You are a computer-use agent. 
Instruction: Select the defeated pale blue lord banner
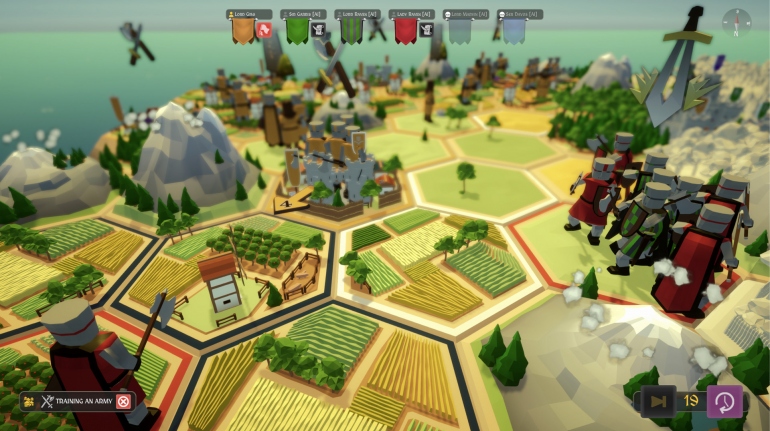tap(513, 31)
